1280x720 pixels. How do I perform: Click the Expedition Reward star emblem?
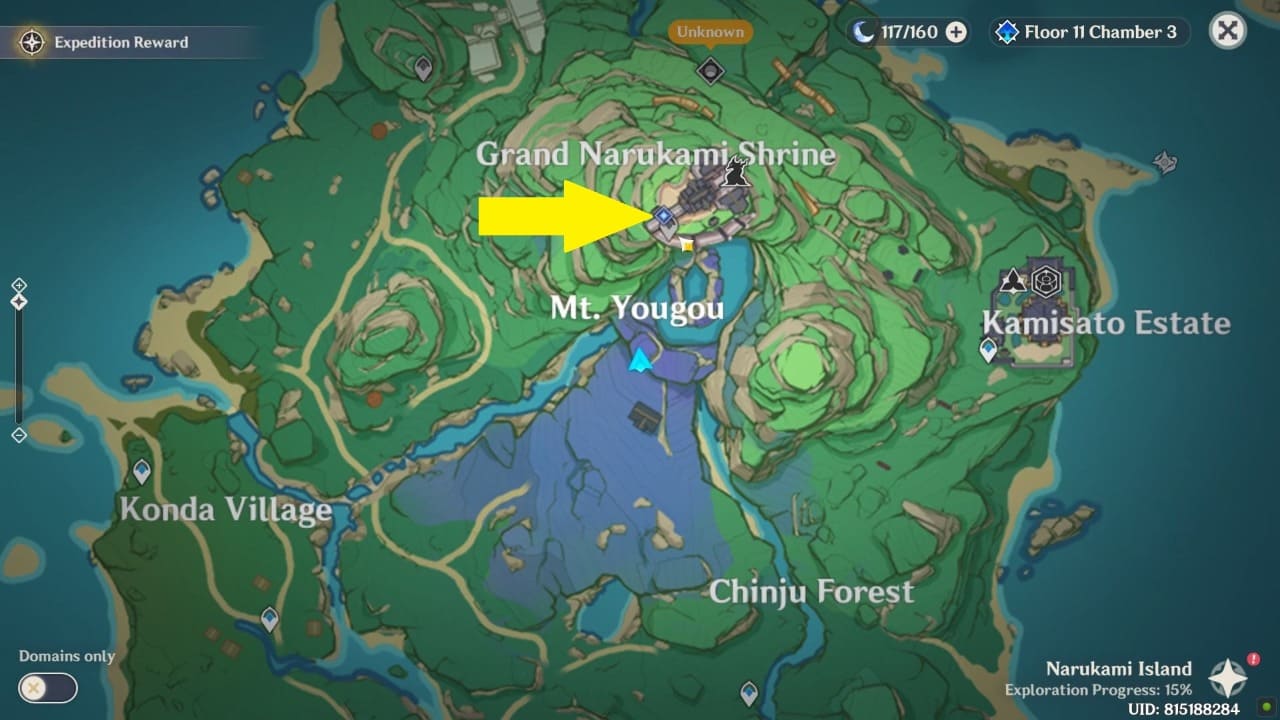tap(30, 42)
